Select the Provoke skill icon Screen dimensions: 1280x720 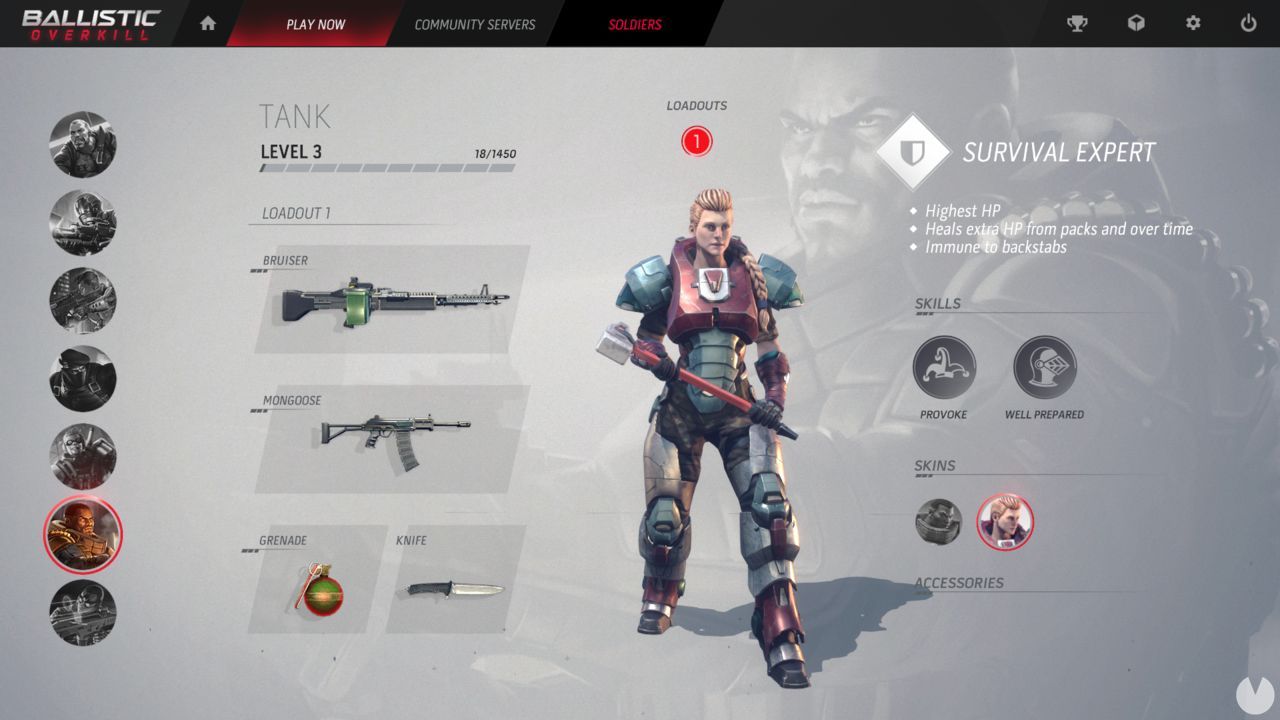944,365
